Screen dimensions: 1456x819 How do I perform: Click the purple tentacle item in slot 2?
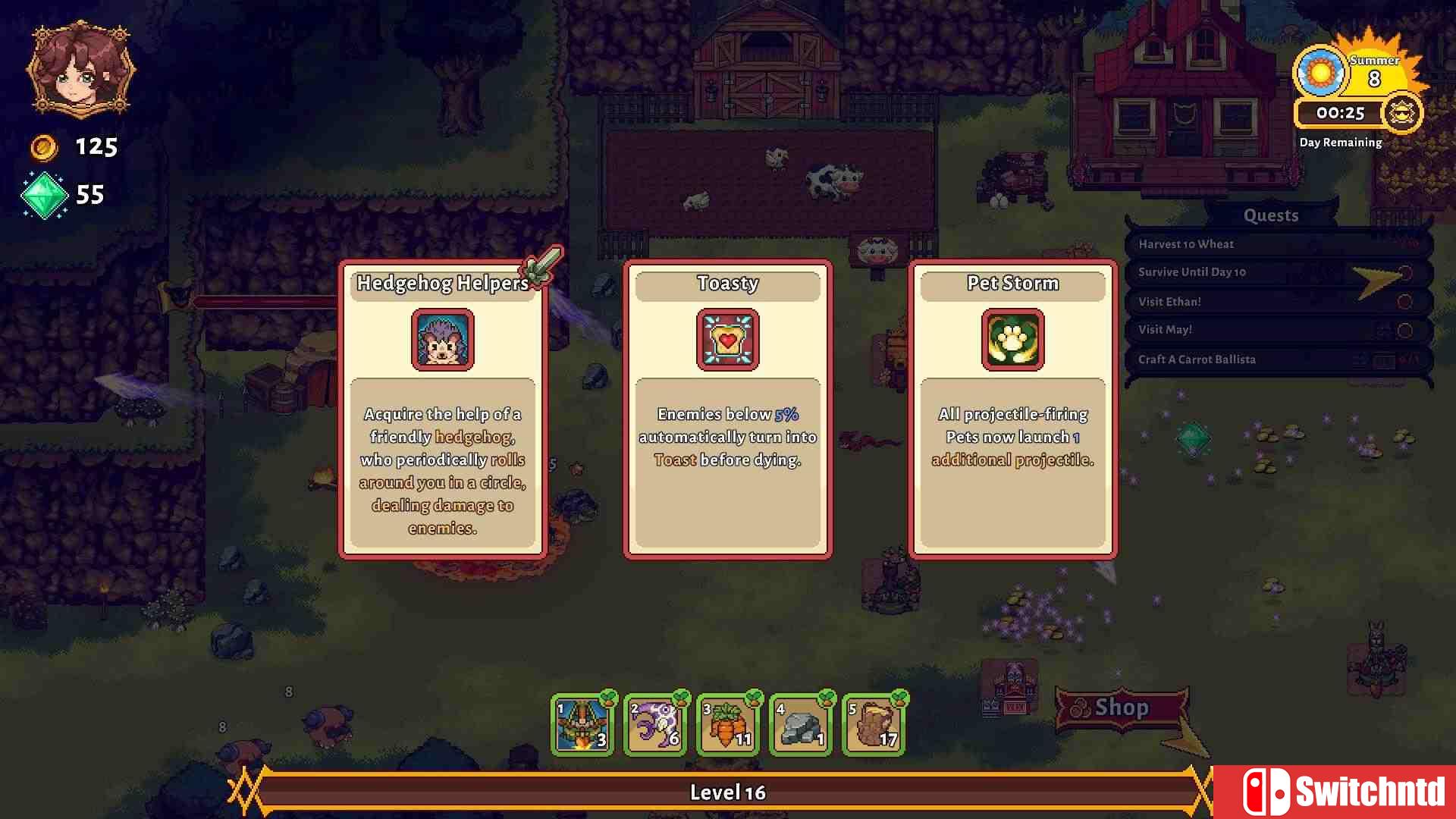pos(654,724)
